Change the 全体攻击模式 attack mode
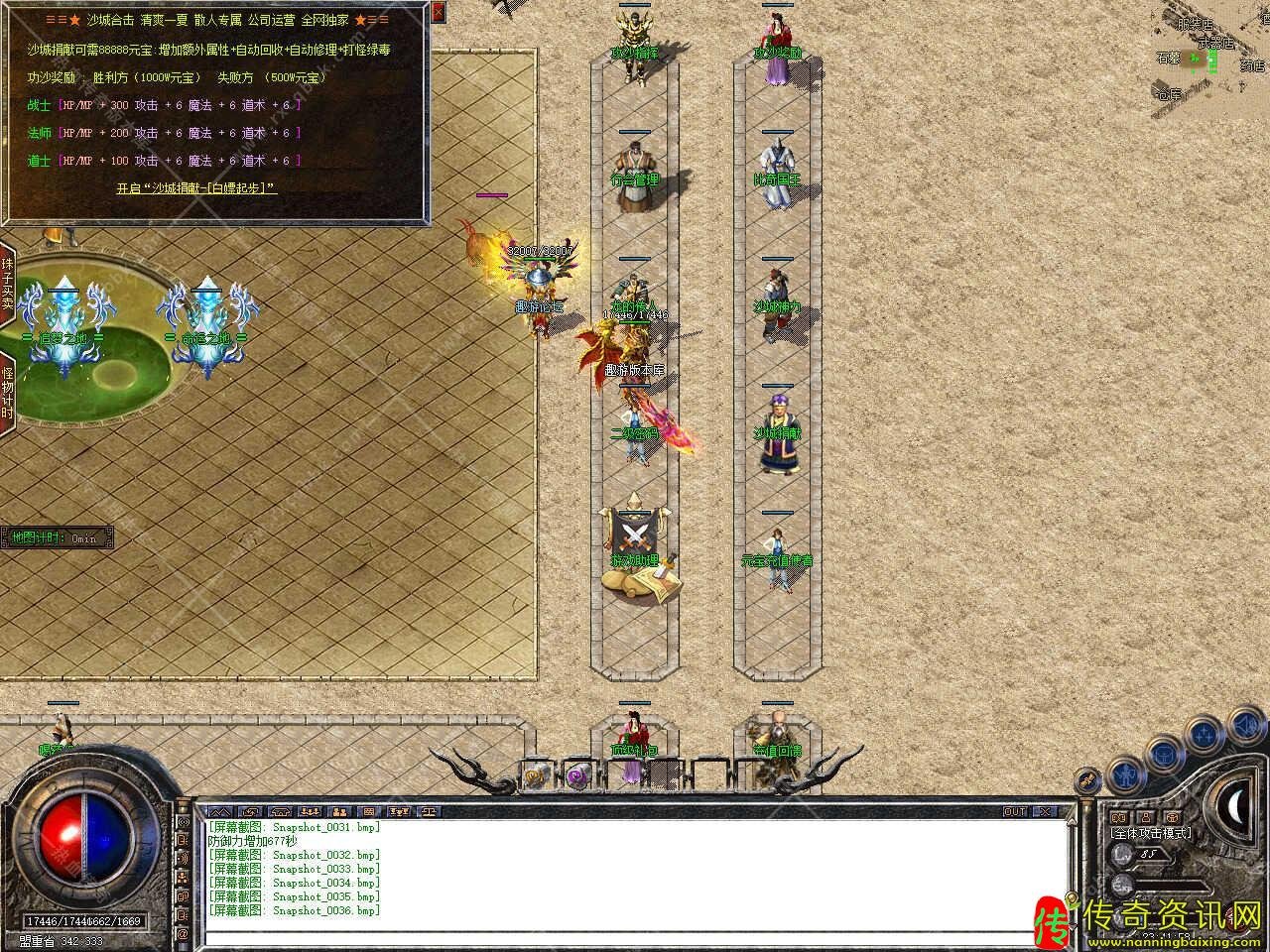Screen dimensions: 1270x952 (1151, 833)
